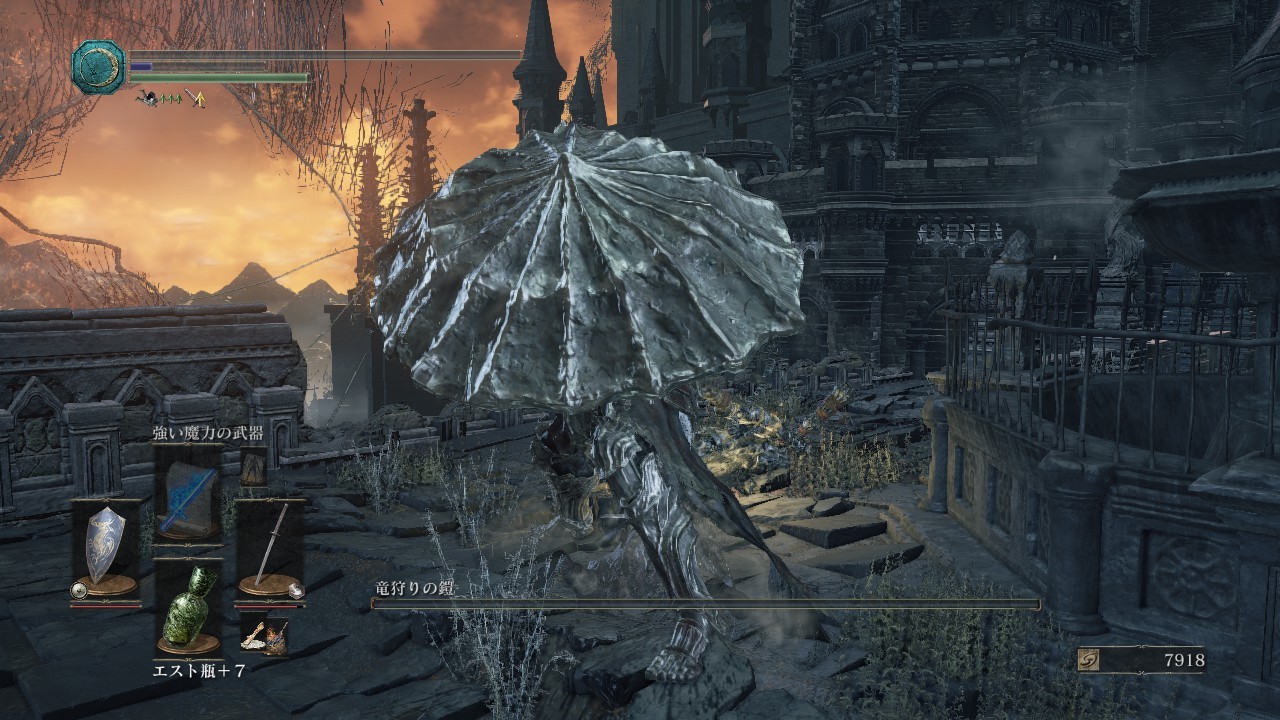Select the small bone item icon
The width and height of the screenshot is (1280, 720).
[253, 637]
